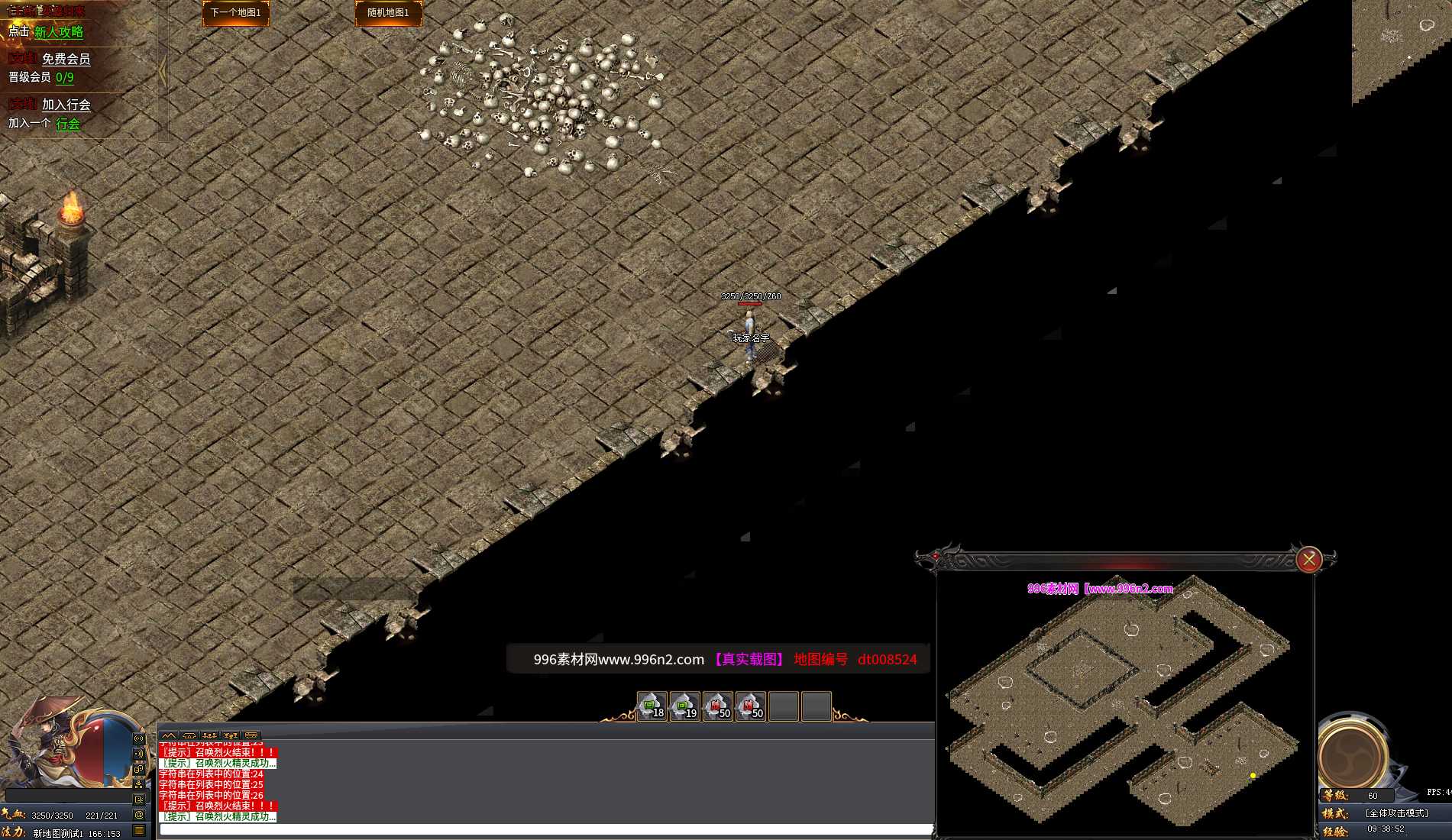Toggle the 全体攻击模式 attack mode label
Screen dimensions: 1452x840
[1396, 813]
